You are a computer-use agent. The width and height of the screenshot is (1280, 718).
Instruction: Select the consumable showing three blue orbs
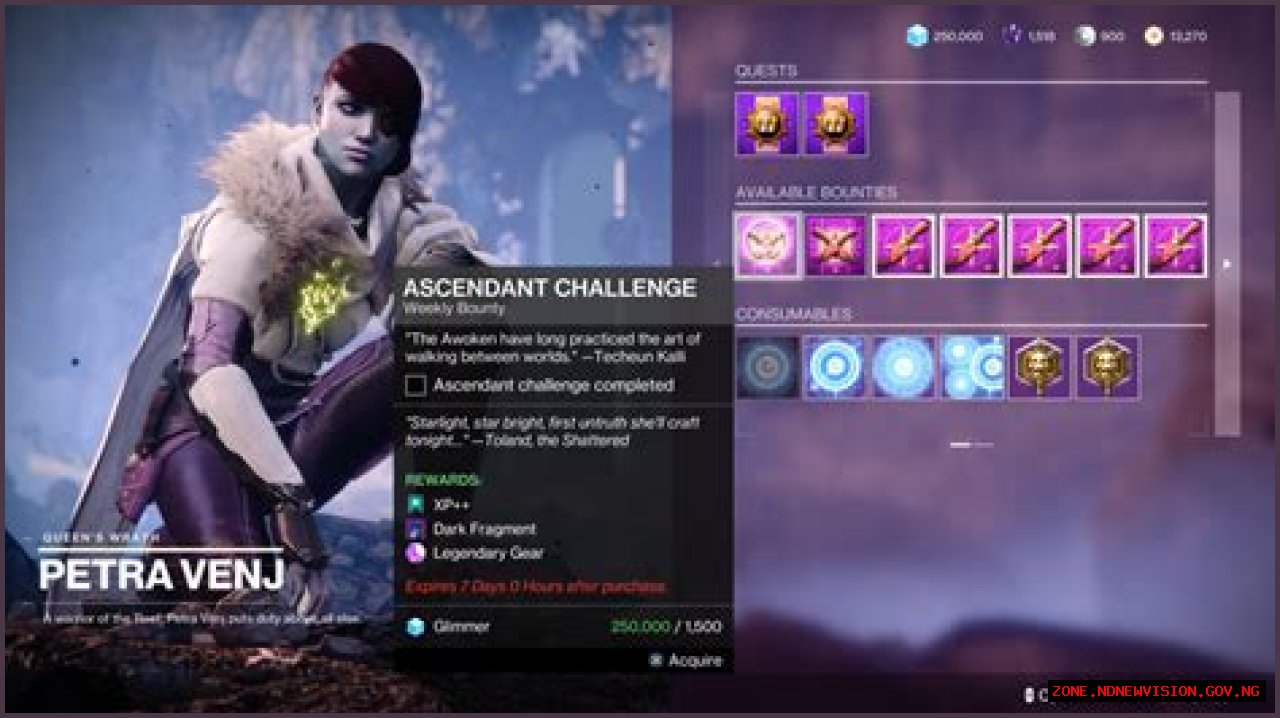coord(971,367)
